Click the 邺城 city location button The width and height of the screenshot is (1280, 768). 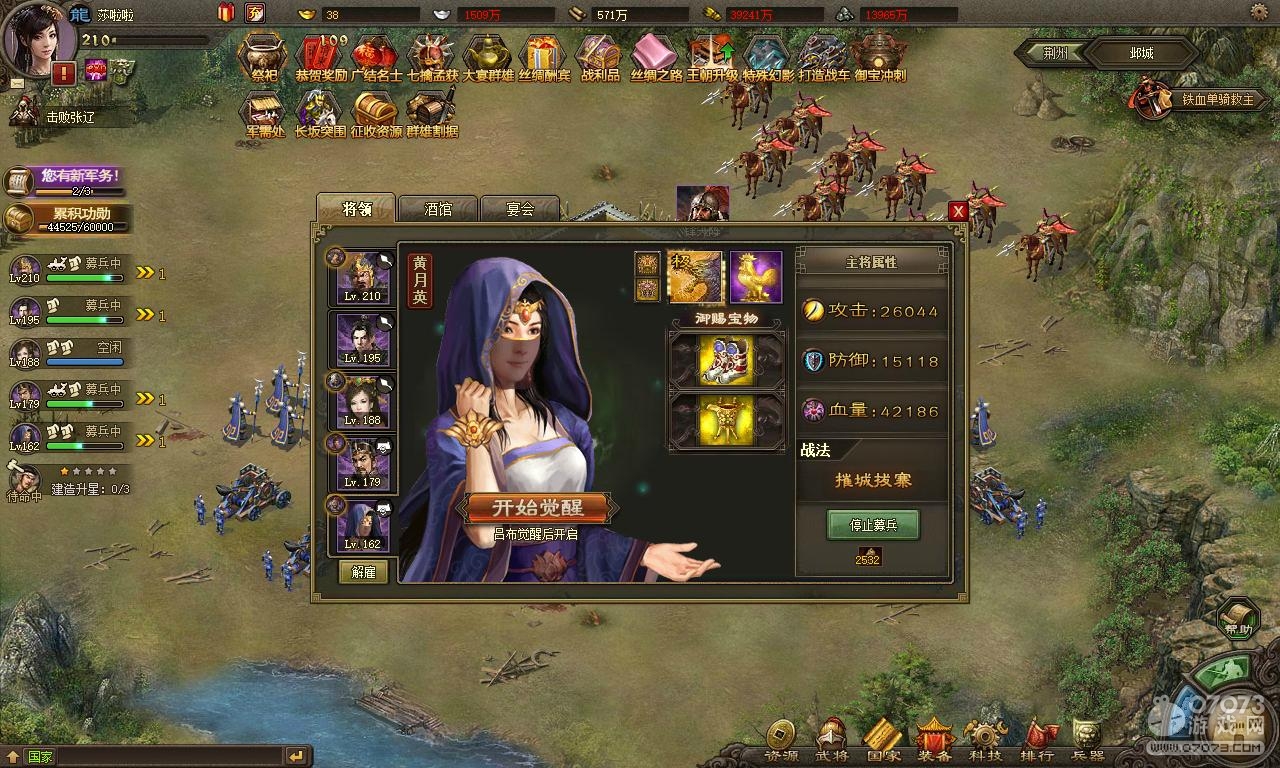click(1140, 53)
